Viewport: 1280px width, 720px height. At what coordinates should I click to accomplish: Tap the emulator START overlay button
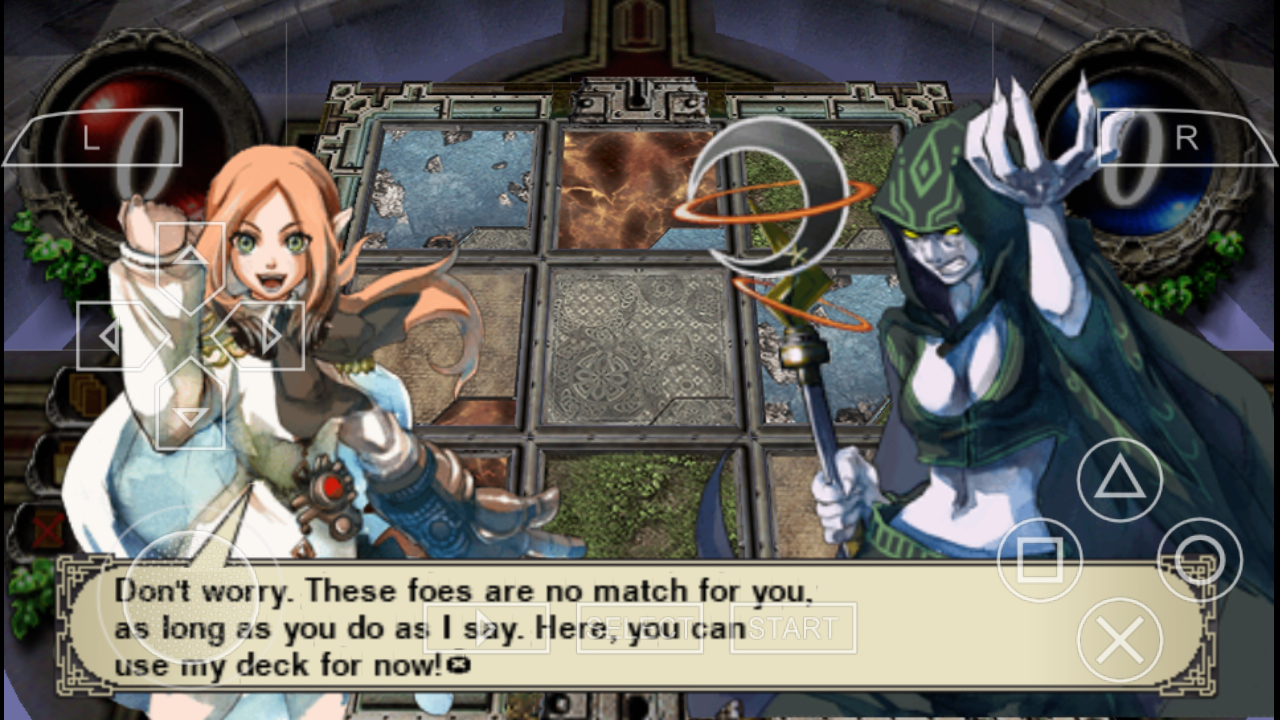792,628
